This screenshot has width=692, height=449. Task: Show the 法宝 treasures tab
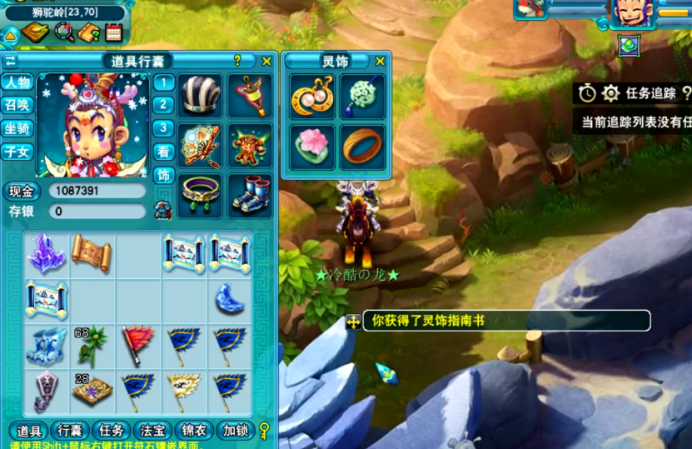pyautogui.click(x=152, y=431)
